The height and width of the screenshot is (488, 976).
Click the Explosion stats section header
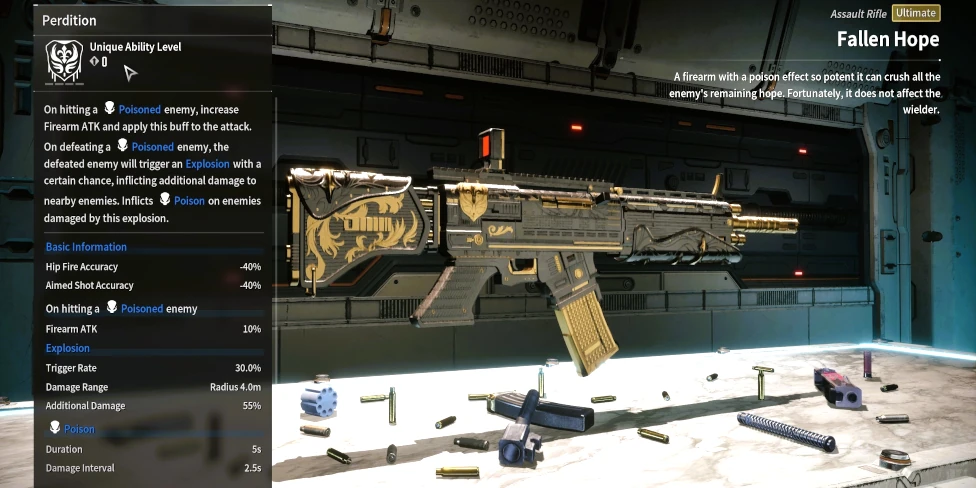(x=68, y=348)
